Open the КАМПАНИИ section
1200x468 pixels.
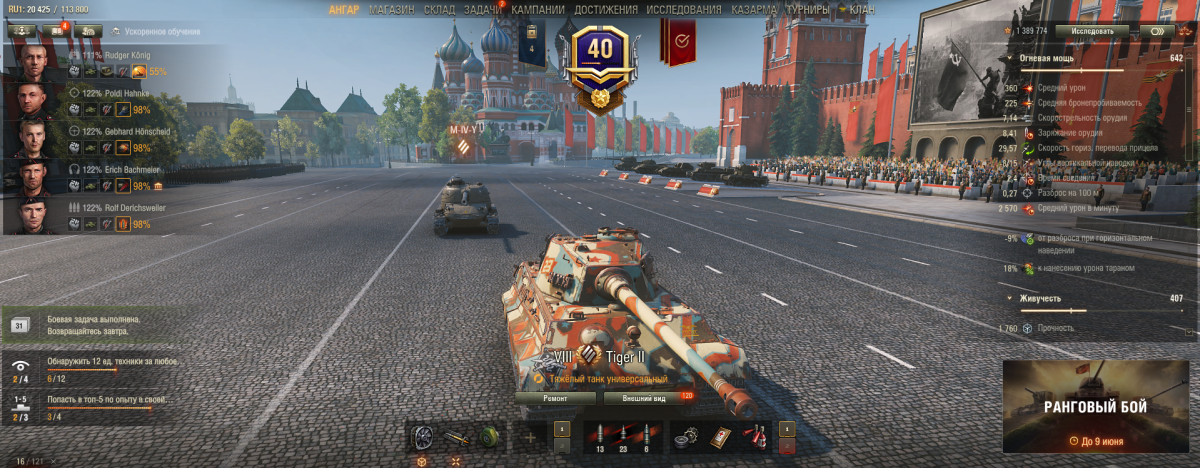tap(537, 9)
